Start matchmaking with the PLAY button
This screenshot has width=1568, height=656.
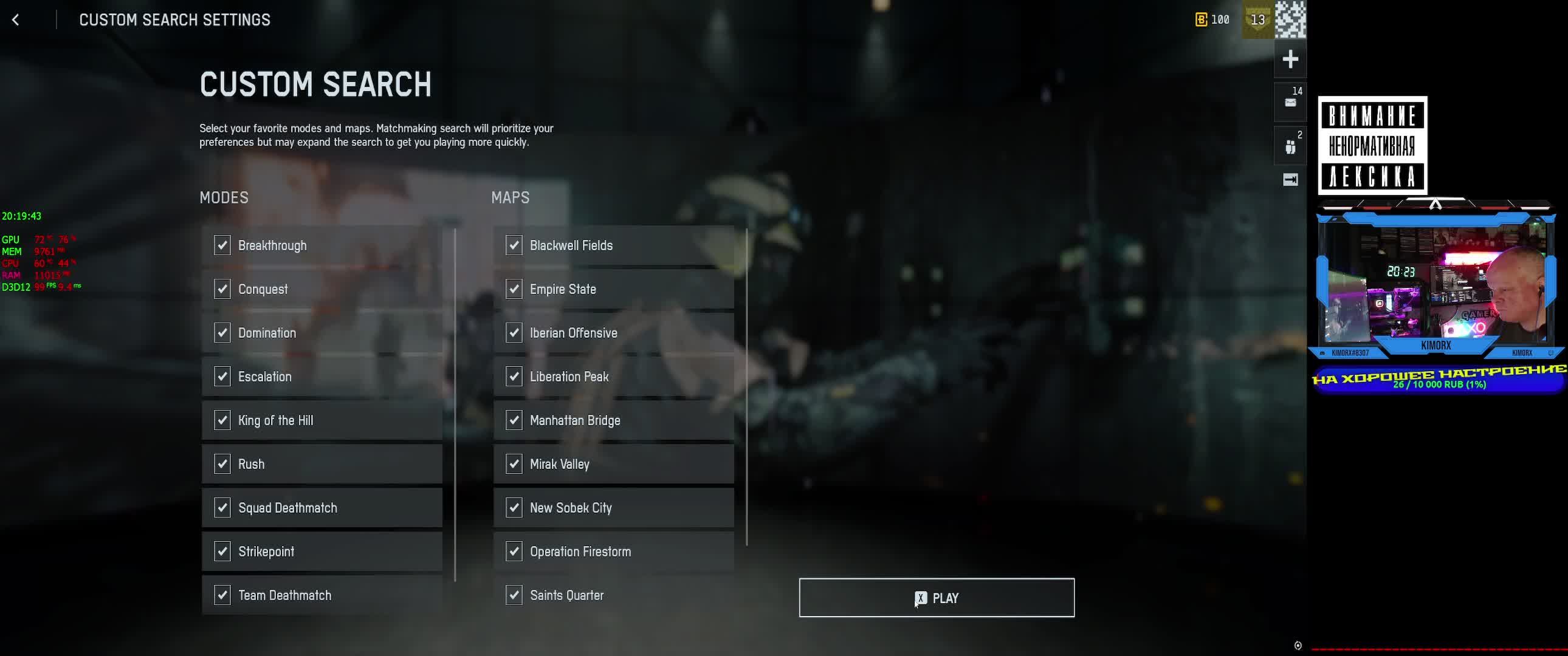click(x=936, y=598)
